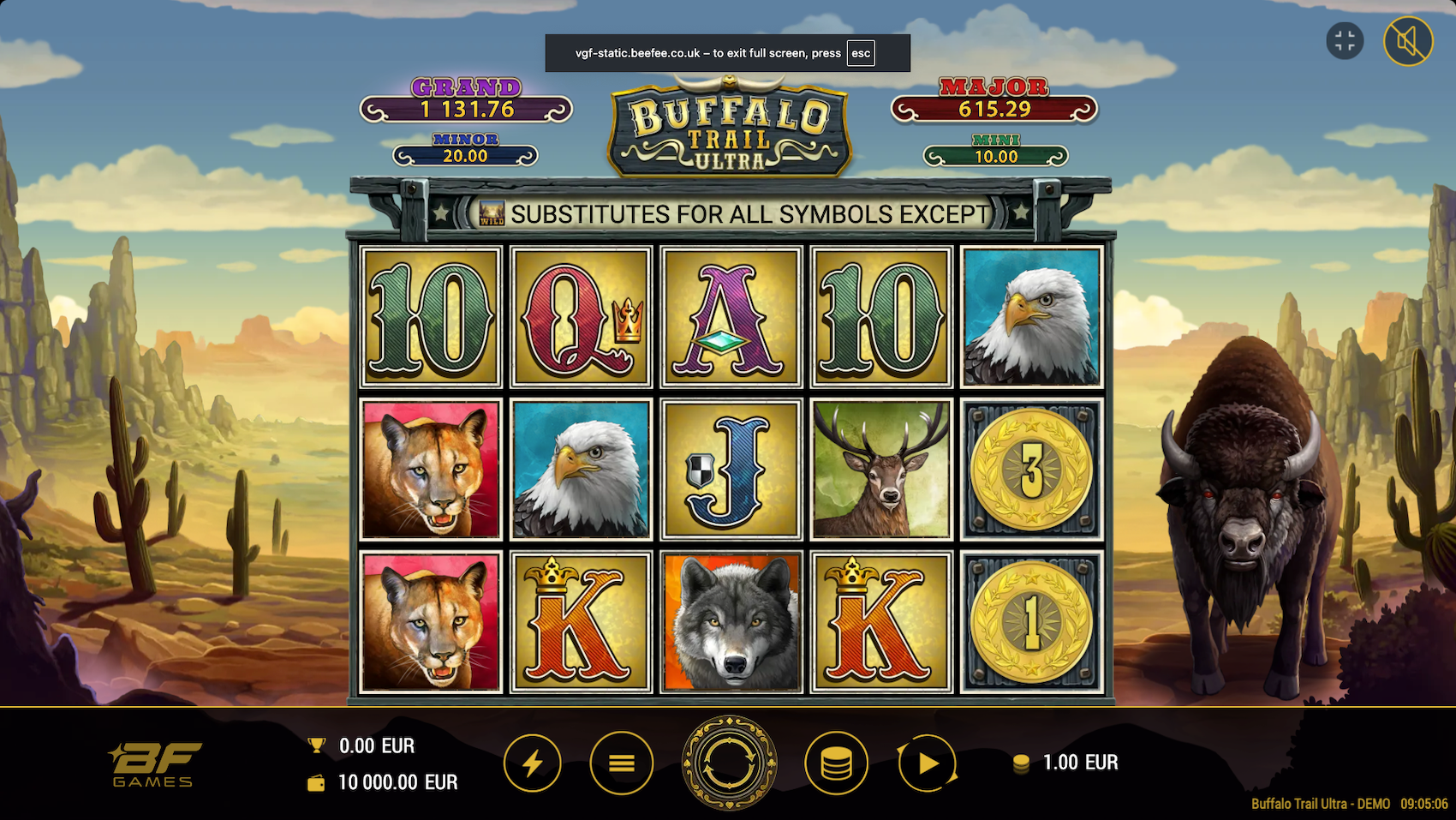This screenshot has width=1456, height=820.
Task: Click the coin stack bet icon
Action: point(837,762)
